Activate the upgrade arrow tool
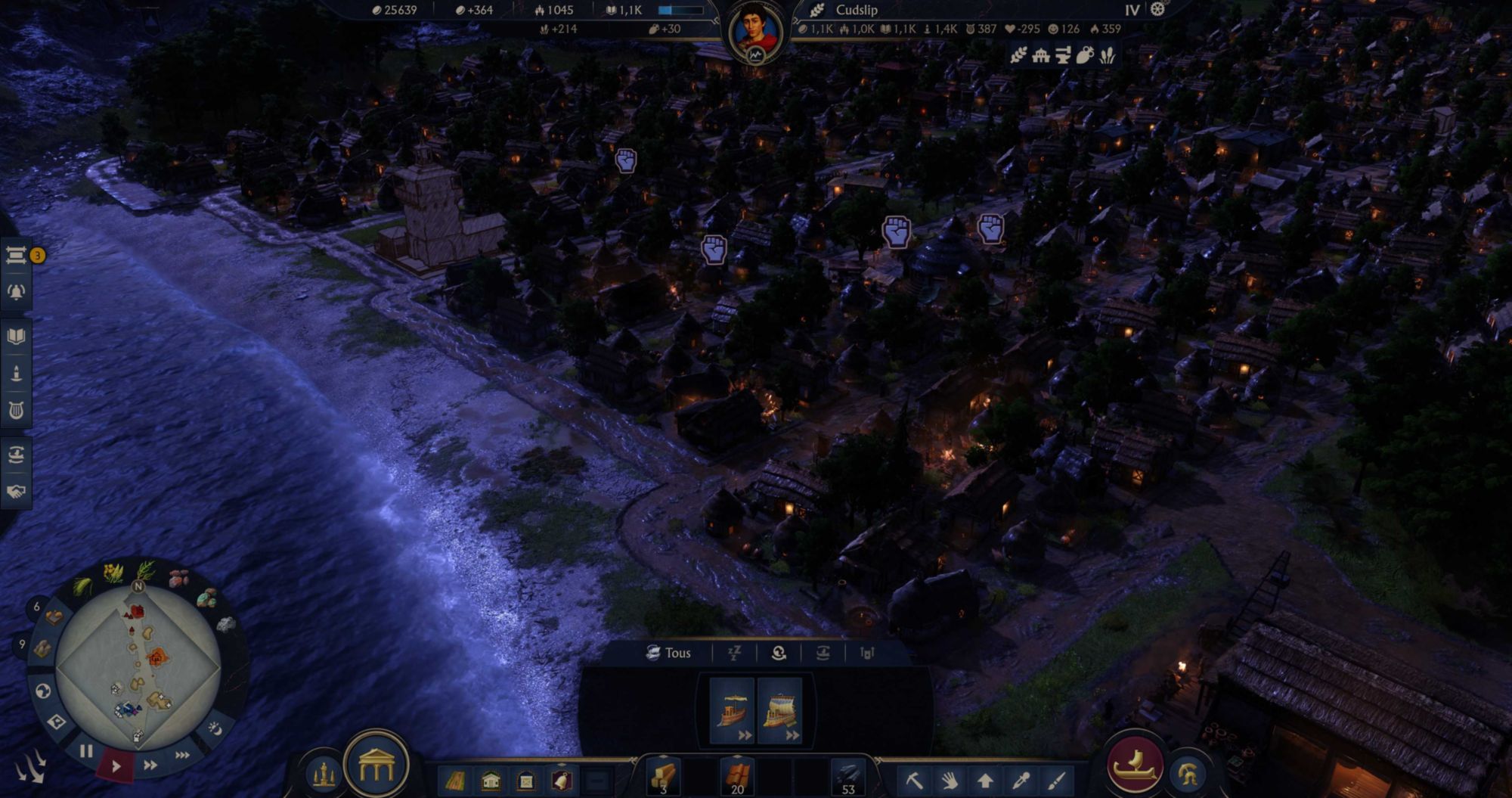 tap(985, 780)
